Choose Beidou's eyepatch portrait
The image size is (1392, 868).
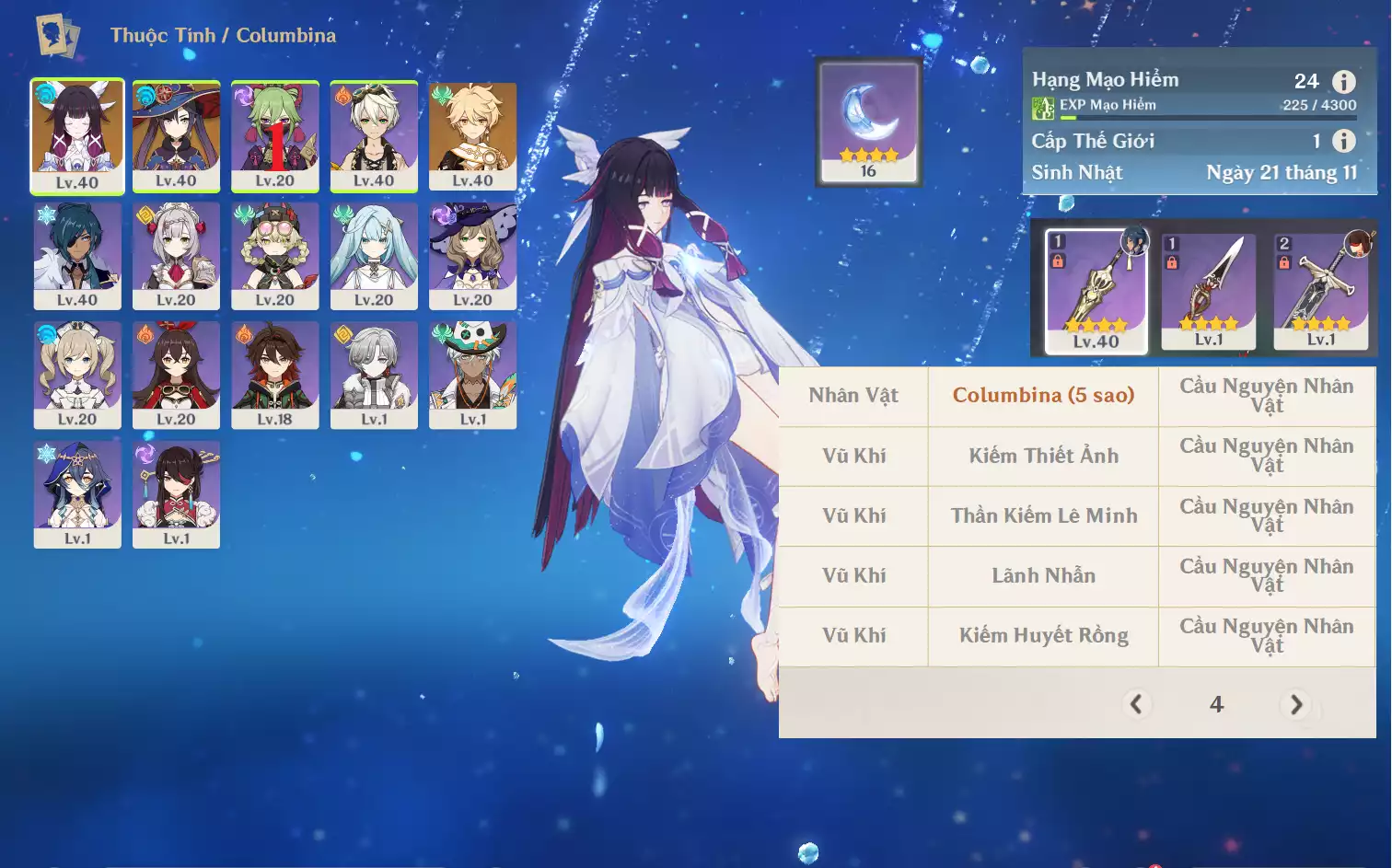tap(176, 493)
